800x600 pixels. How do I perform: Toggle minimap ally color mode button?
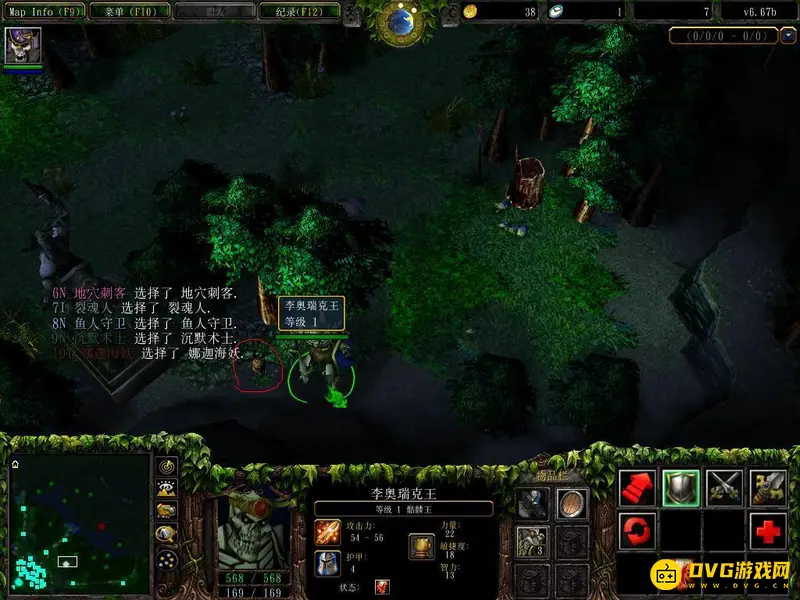tap(167, 511)
